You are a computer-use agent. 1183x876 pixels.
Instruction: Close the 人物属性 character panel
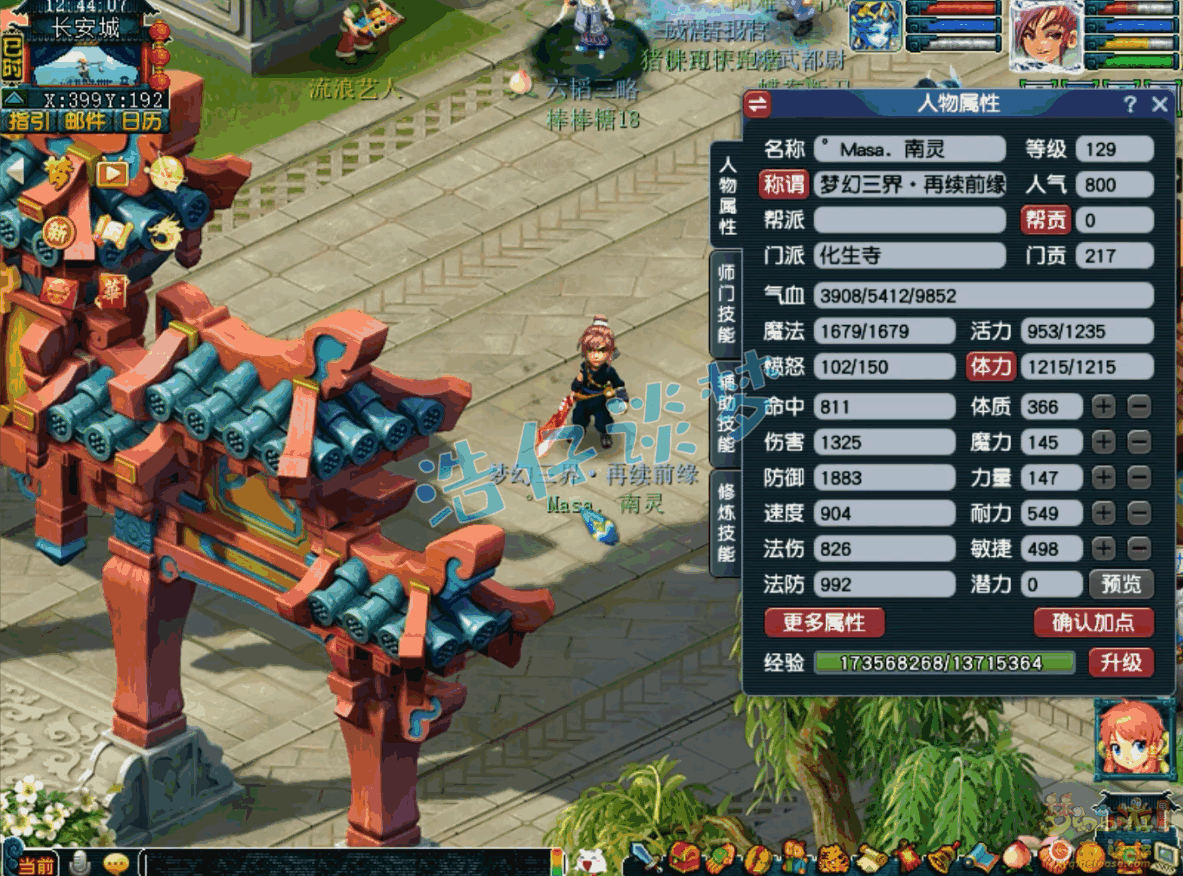(1160, 104)
